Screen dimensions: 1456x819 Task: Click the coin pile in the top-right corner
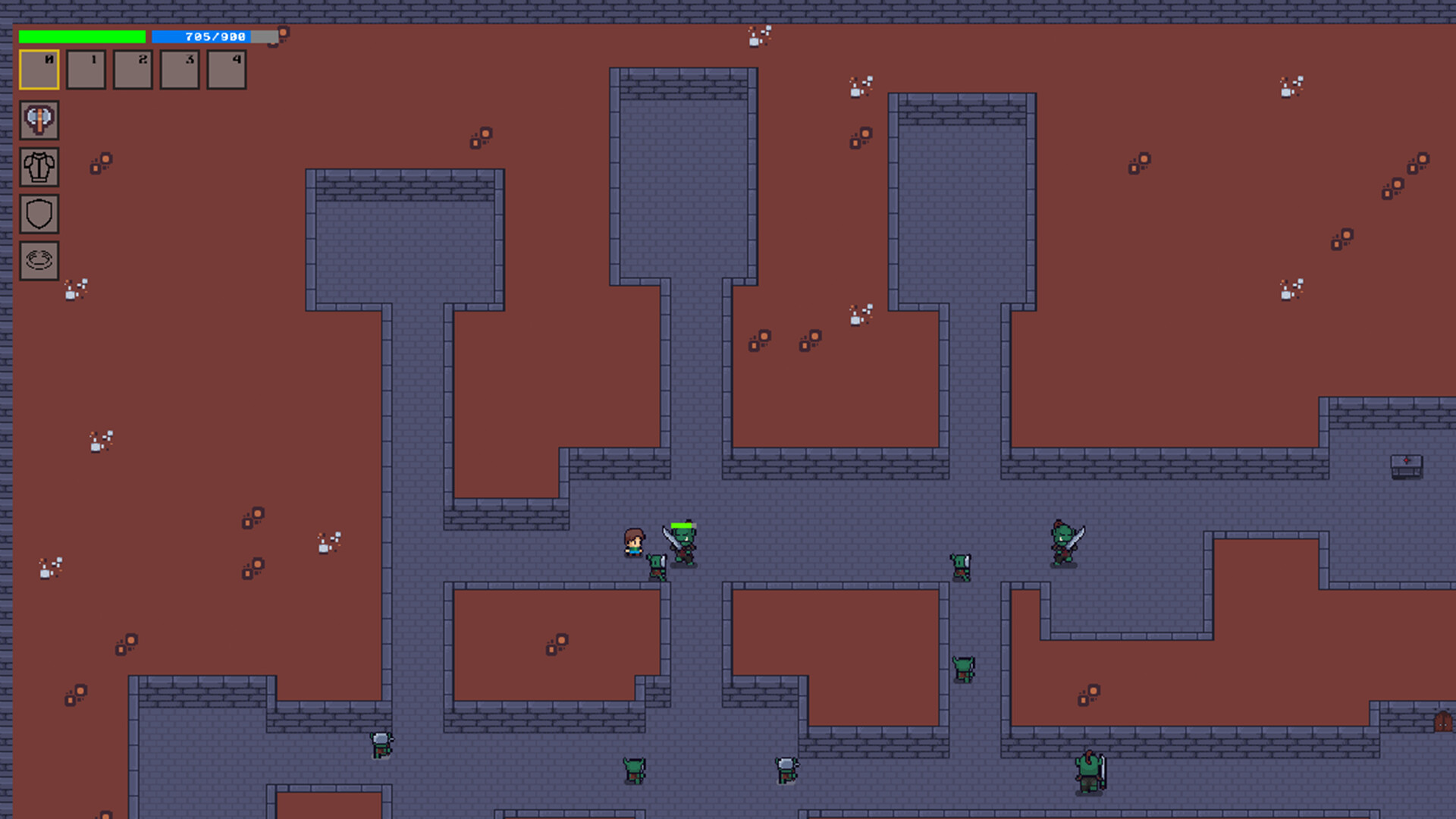pos(1293,85)
